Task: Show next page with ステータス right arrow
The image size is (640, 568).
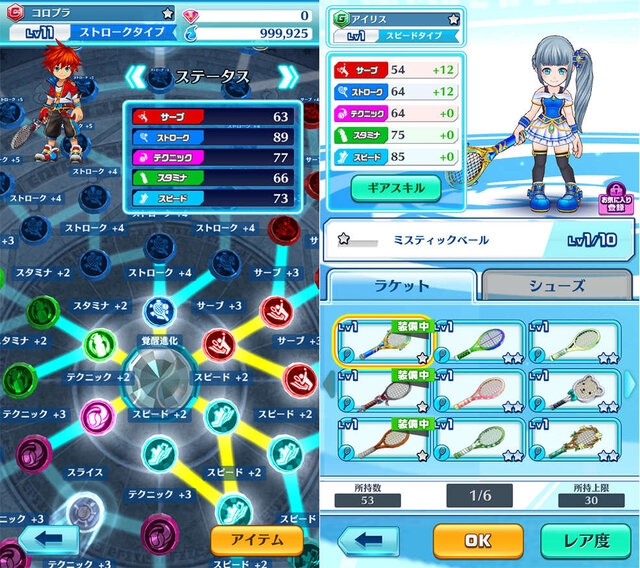Action: (x=287, y=77)
